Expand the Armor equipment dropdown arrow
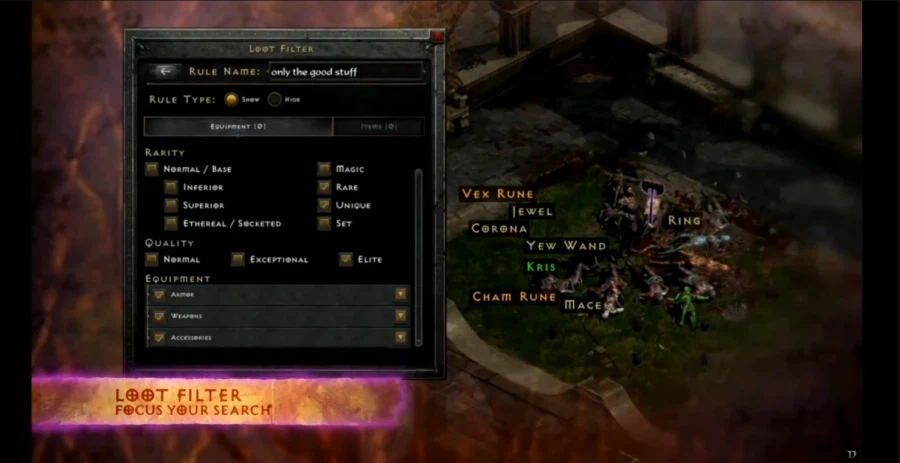This screenshot has height=463, width=900. [x=401, y=295]
